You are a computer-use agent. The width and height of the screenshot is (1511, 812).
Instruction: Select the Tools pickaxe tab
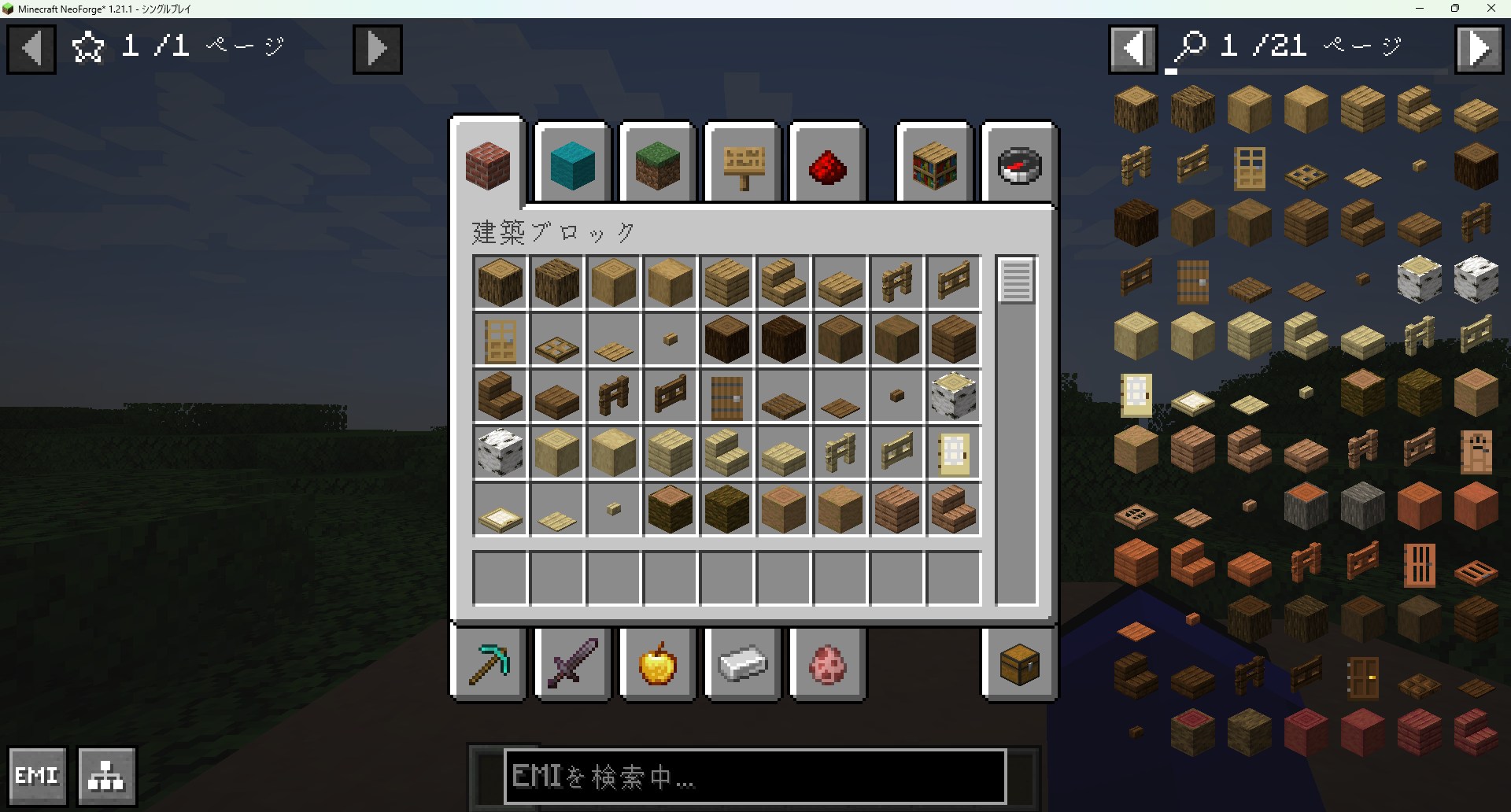pos(488,664)
